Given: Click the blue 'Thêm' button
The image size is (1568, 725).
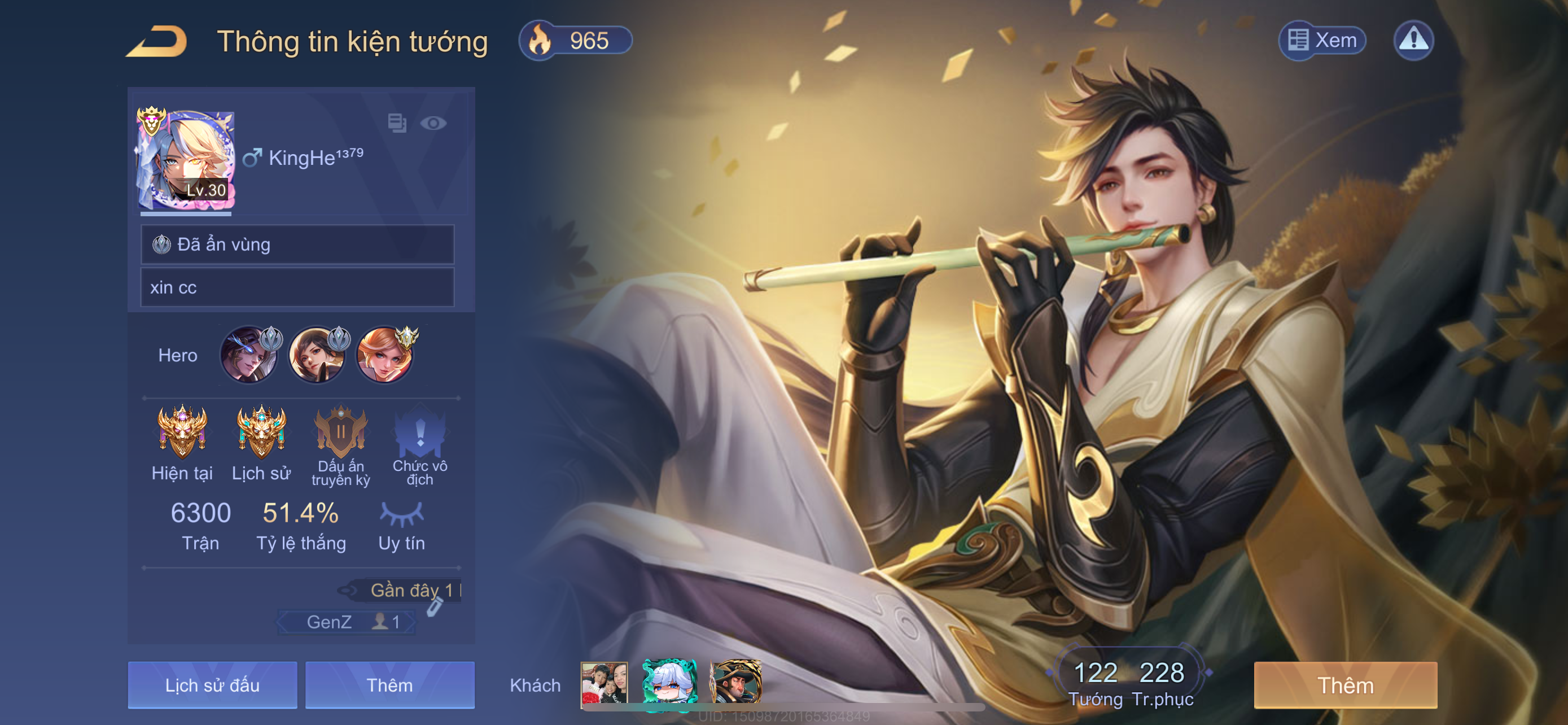Looking at the screenshot, I should [389, 685].
